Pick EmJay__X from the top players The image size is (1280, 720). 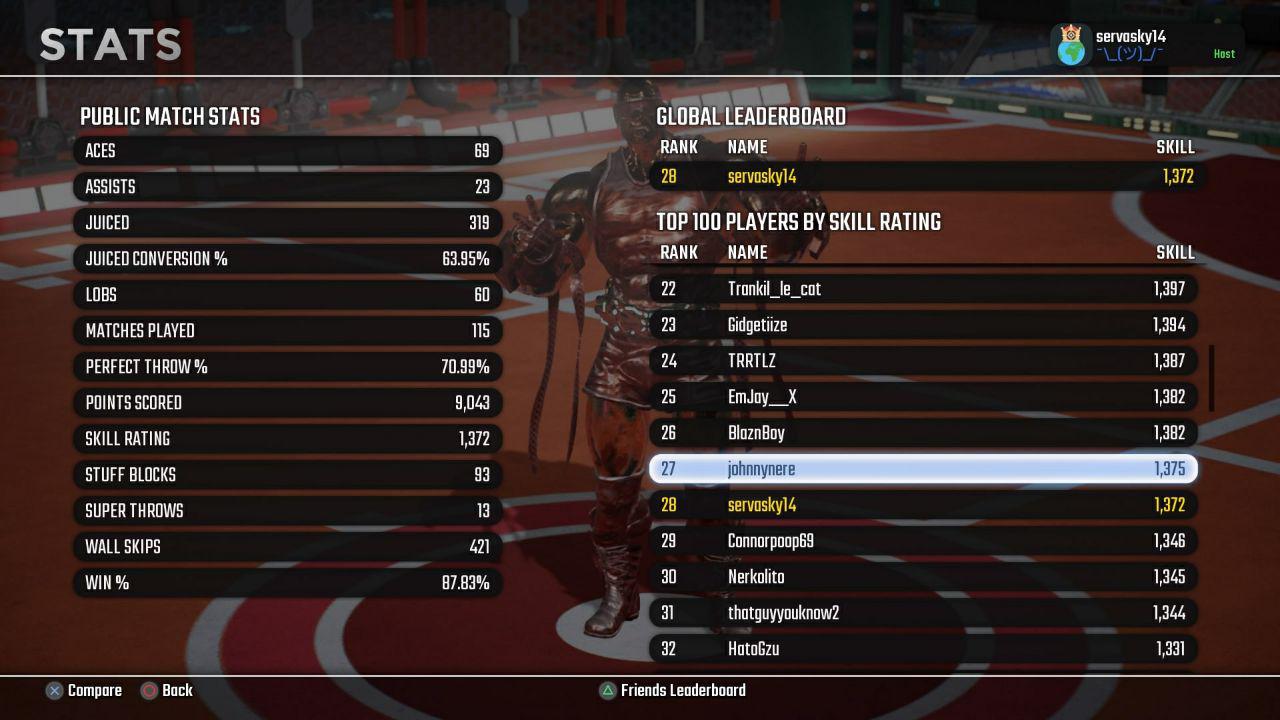[922, 397]
